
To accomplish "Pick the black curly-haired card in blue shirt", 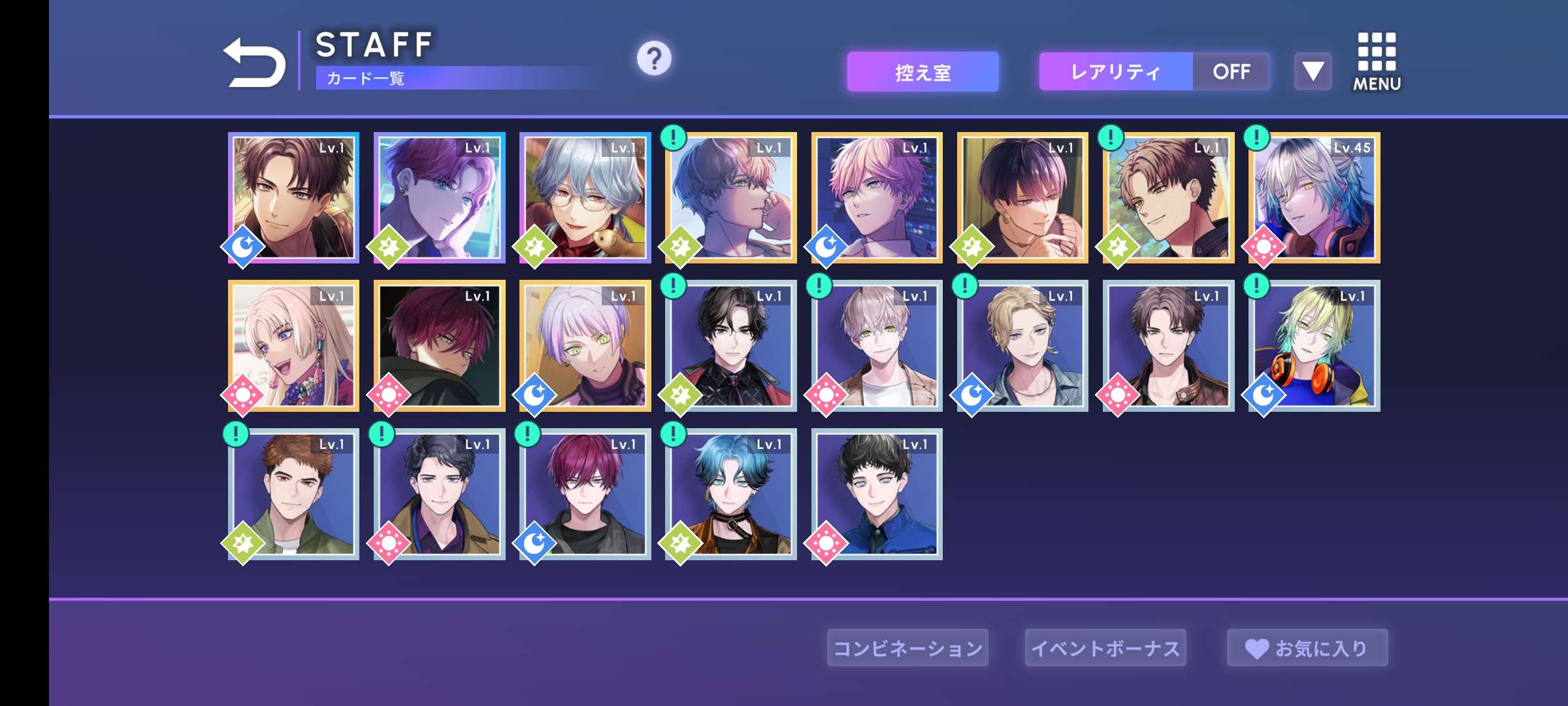I will (876, 494).
